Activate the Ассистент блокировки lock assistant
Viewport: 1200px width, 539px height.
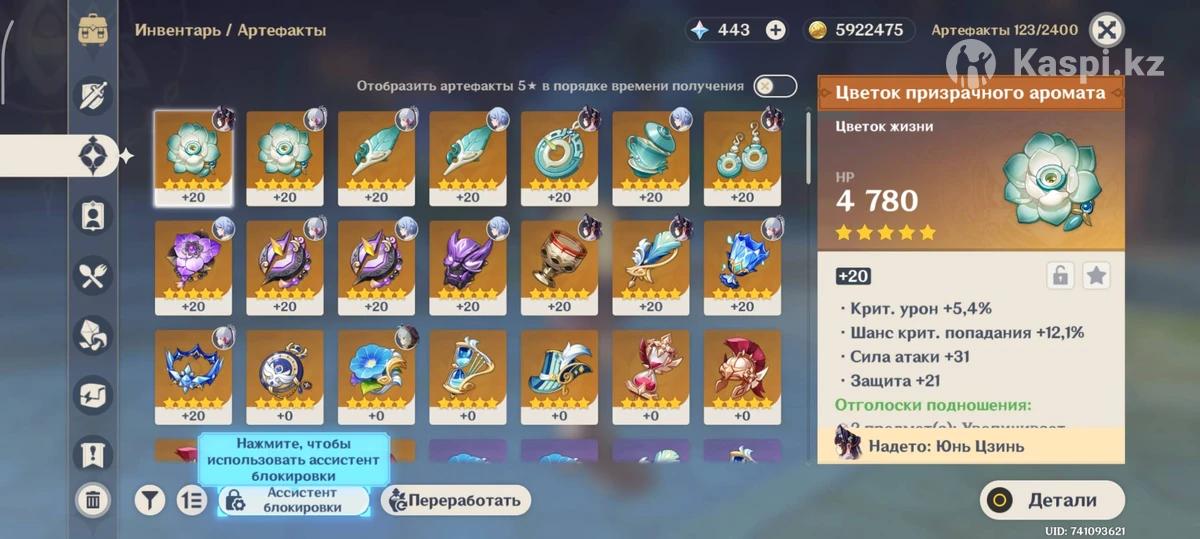click(293, 500)
